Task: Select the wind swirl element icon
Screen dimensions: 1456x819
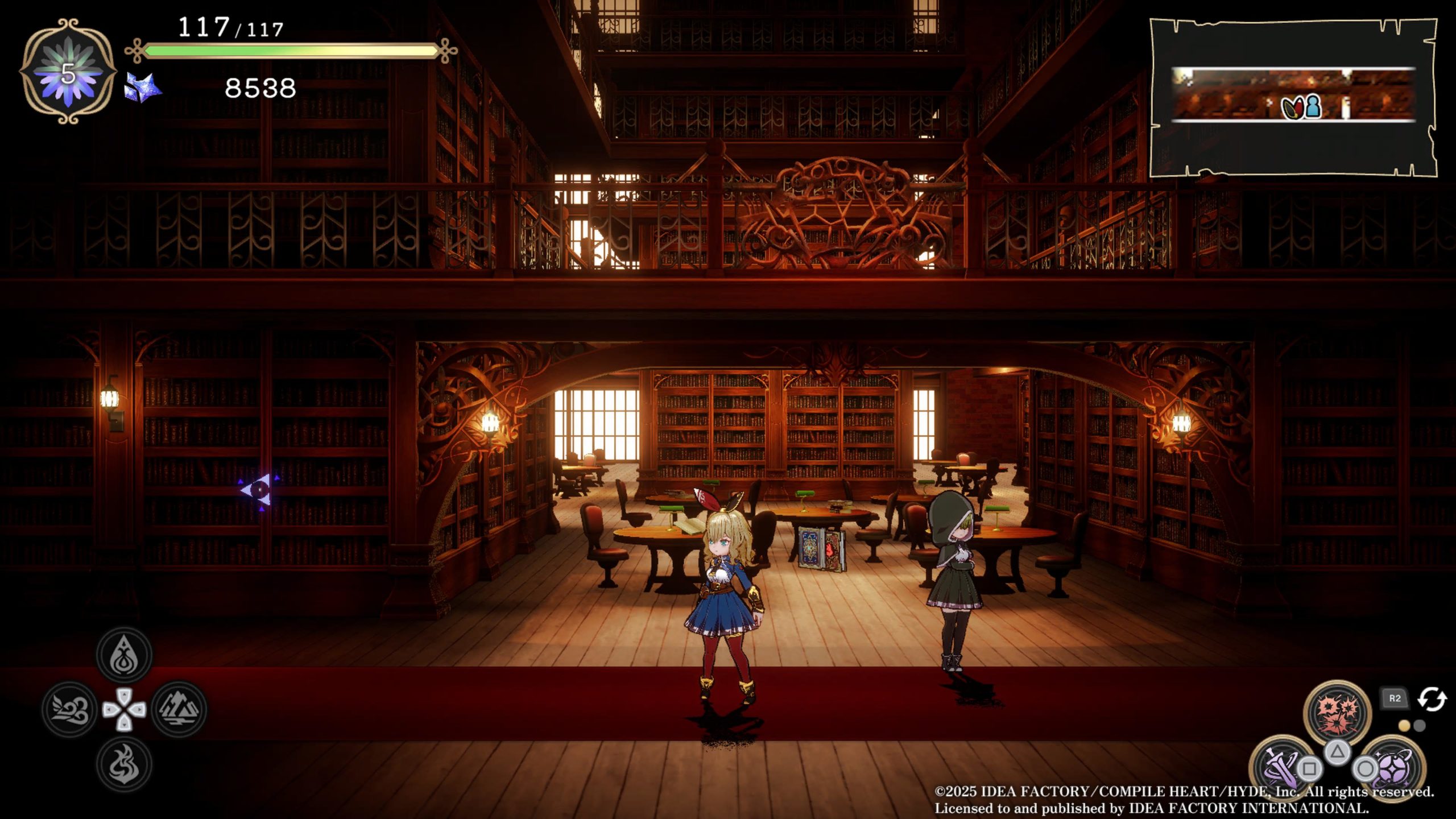Action: tap(70, 709)
